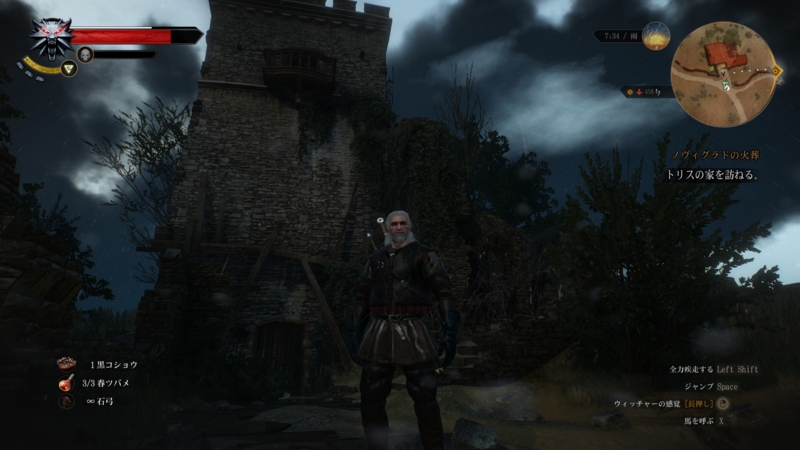Click the トリスの家を訪ねる objective text

(714, 174)
